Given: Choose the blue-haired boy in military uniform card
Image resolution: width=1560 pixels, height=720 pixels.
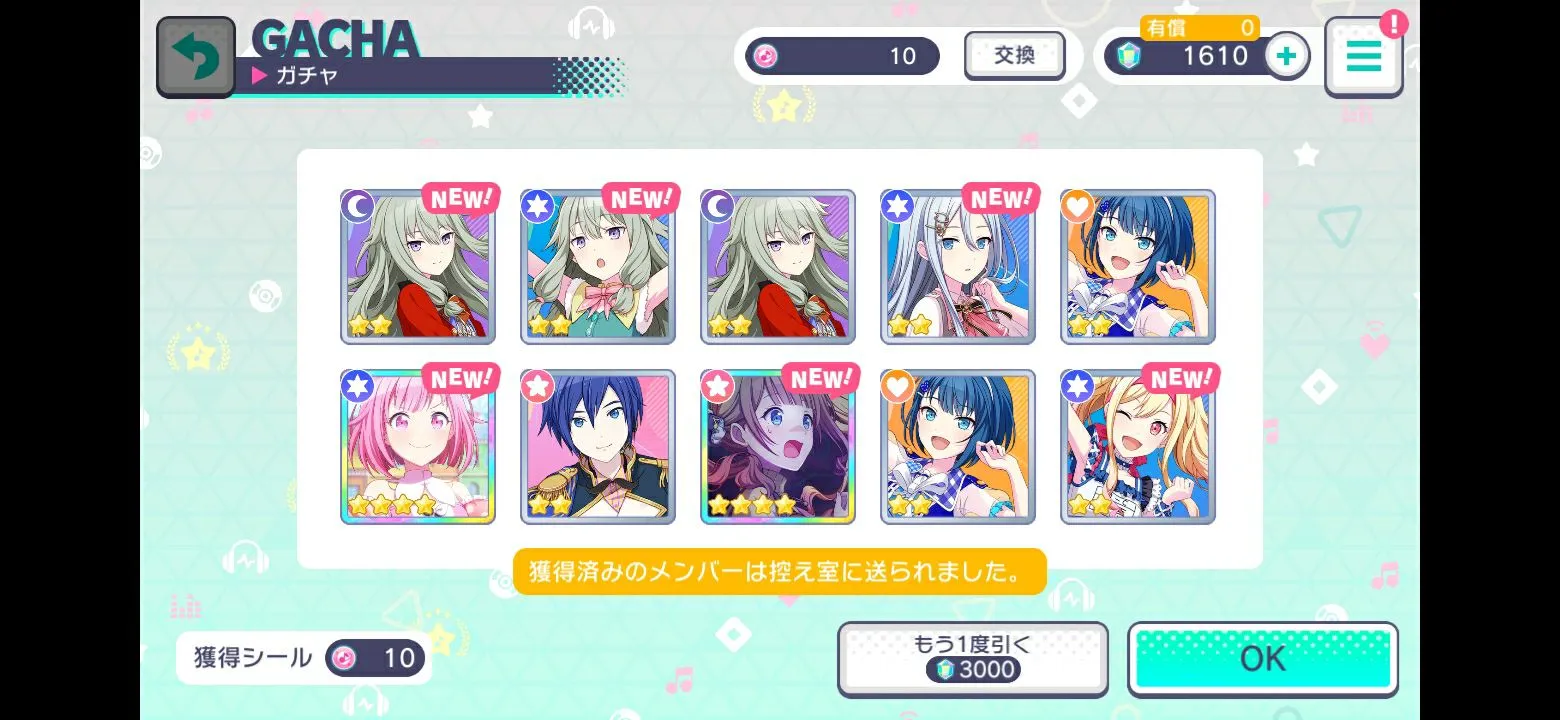Looking at the screenshot, I should click(x=598, y=447).
